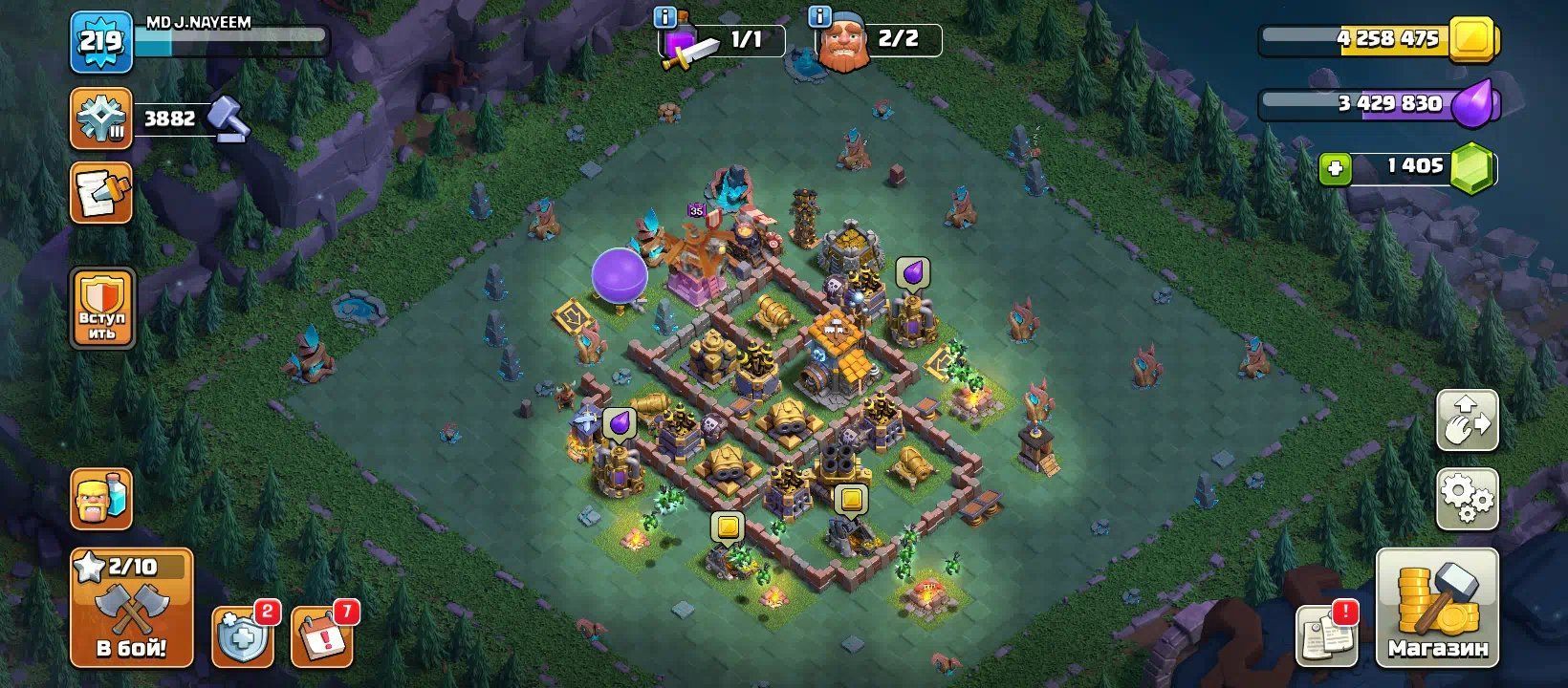
Task: Open the events calendar icon
Action: (x=321, y=634)
